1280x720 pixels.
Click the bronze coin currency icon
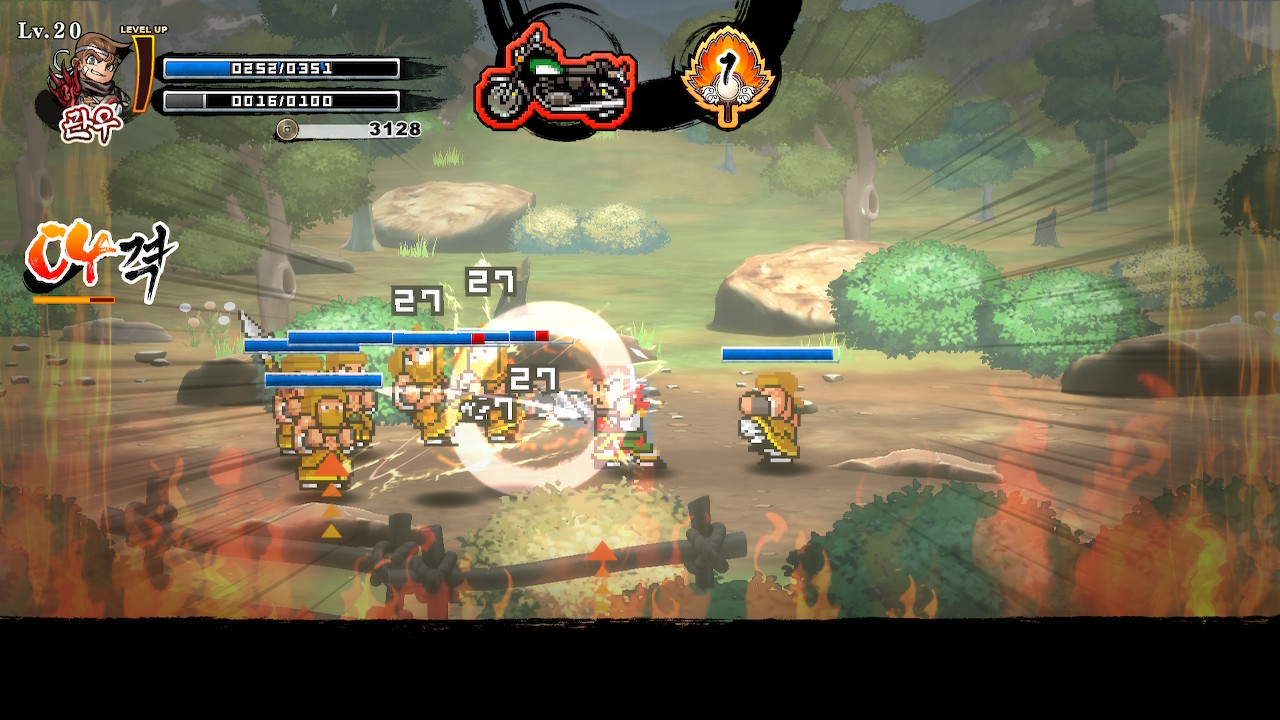(288, 129)
